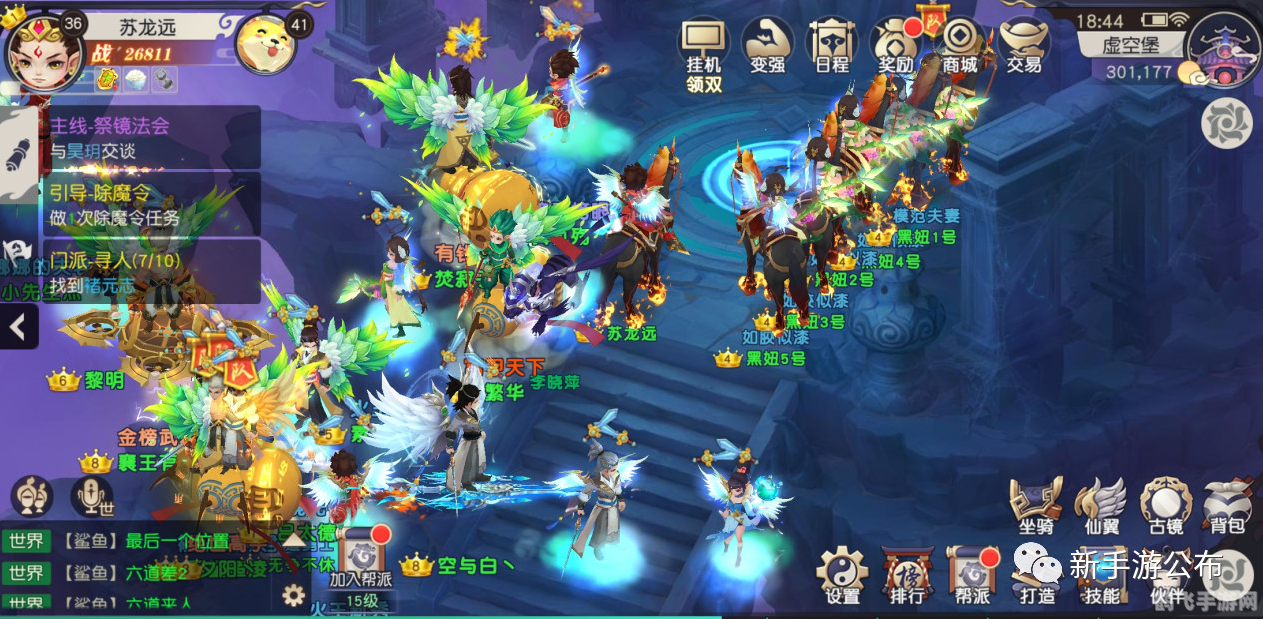1263x619 pixels.
Task: Track the 门派-寻人 sect quest
Action: click(x=150, y=271)
